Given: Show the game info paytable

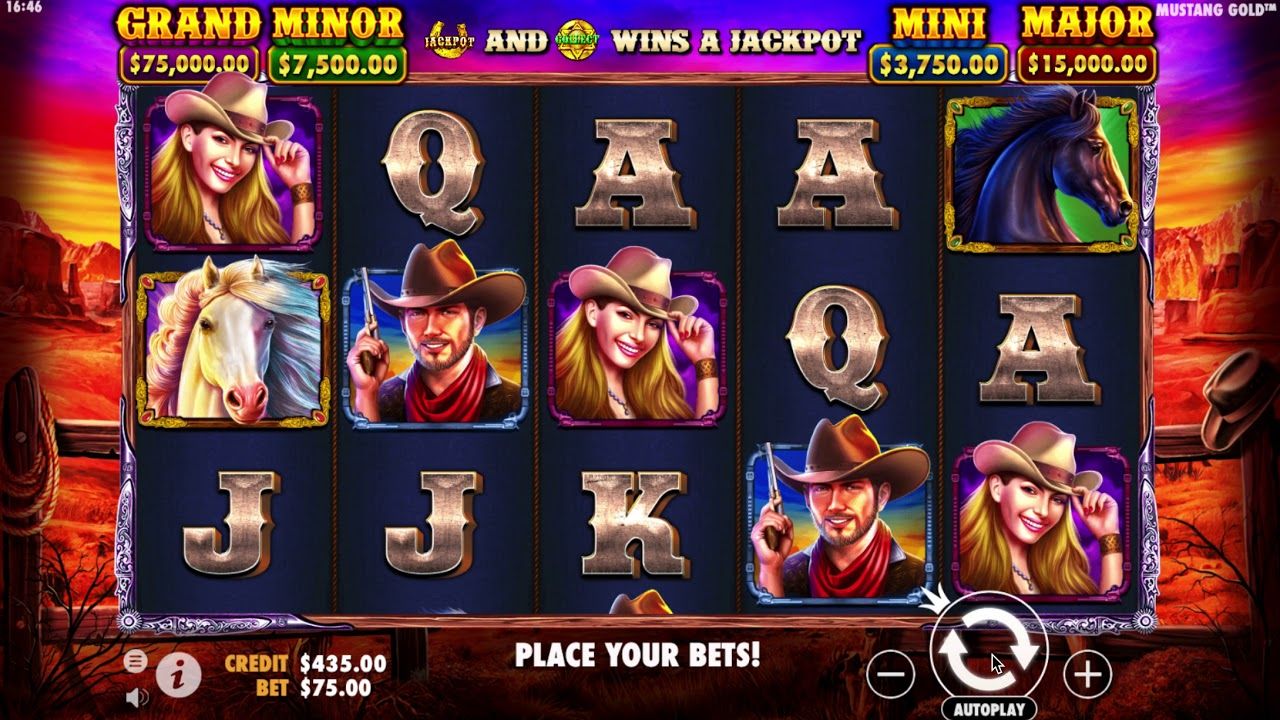Looking at the screenshot, I should [179, 676].
